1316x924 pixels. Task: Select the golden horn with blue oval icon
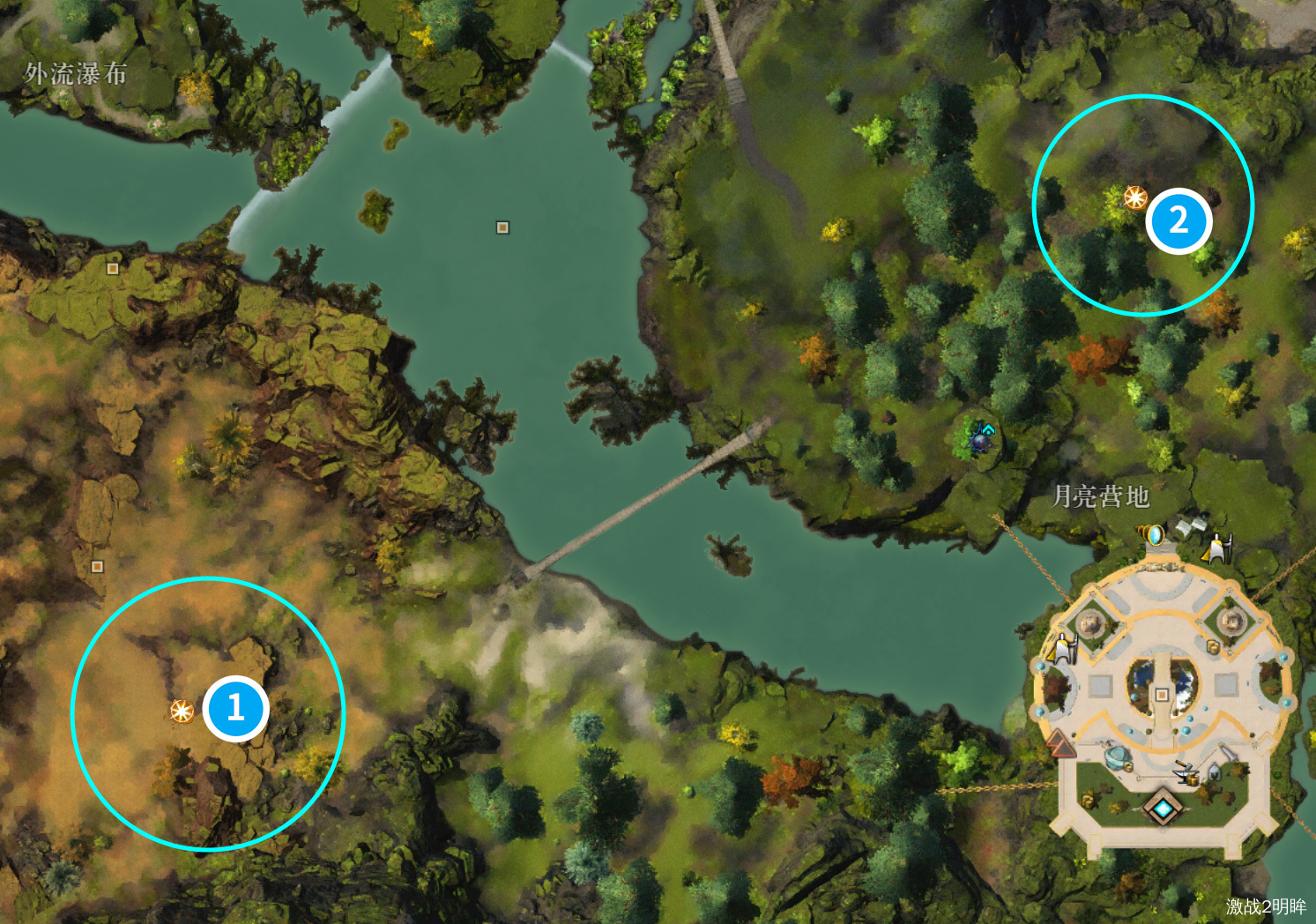(1150, 534)
